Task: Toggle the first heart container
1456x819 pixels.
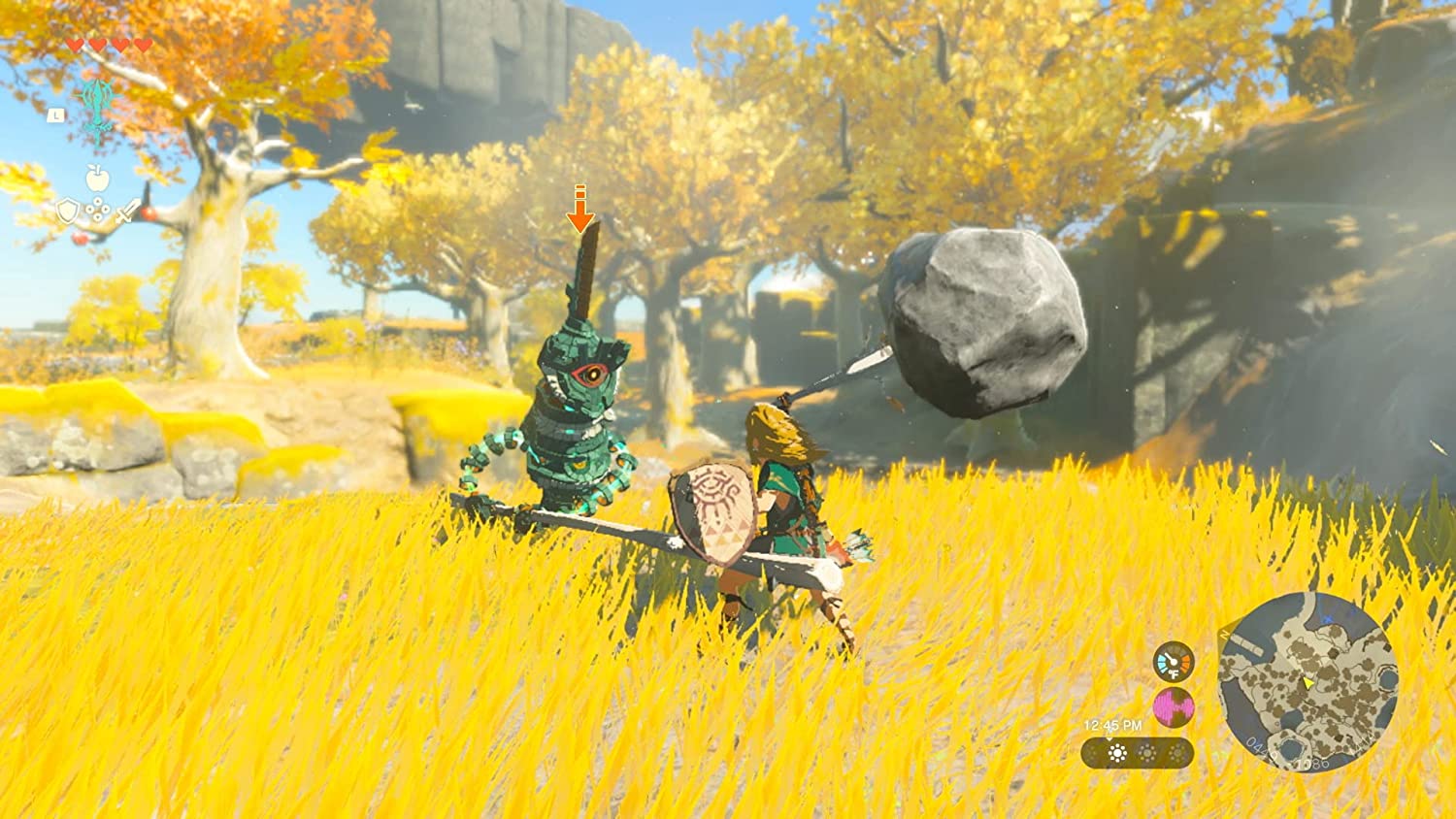Action: coord(76,45)
